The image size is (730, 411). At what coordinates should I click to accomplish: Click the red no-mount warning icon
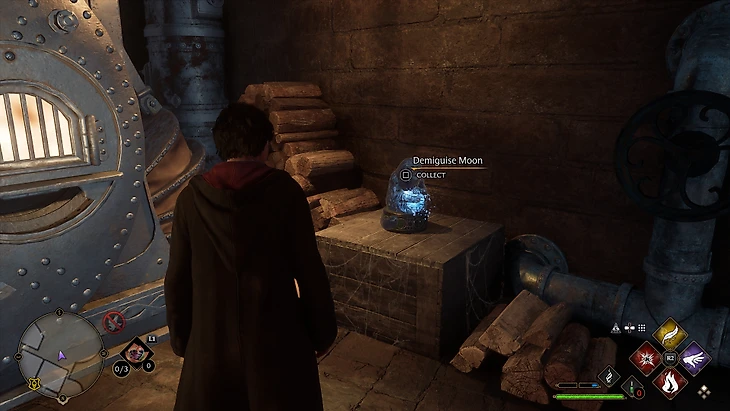(x=114, y=322)
